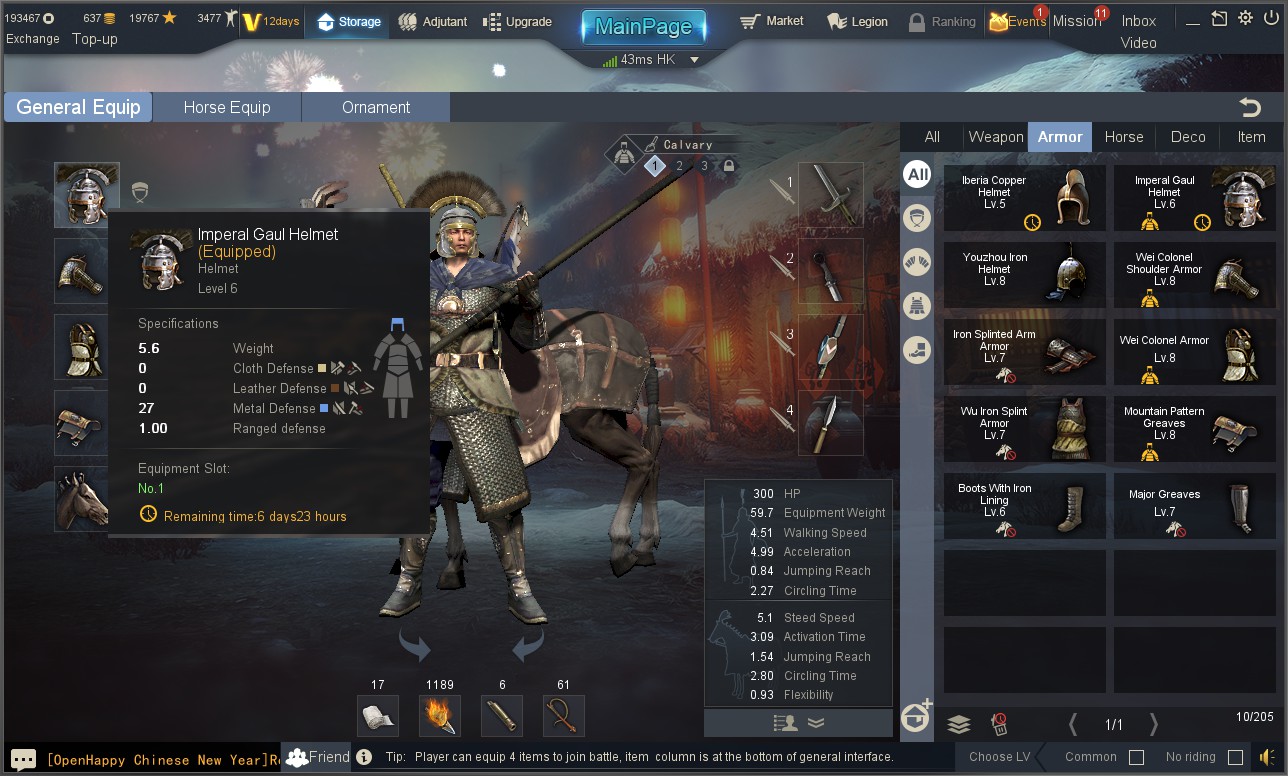1288x776 pixels.
Task: Show the Horse category in inventory
Action: point(1123,137)
